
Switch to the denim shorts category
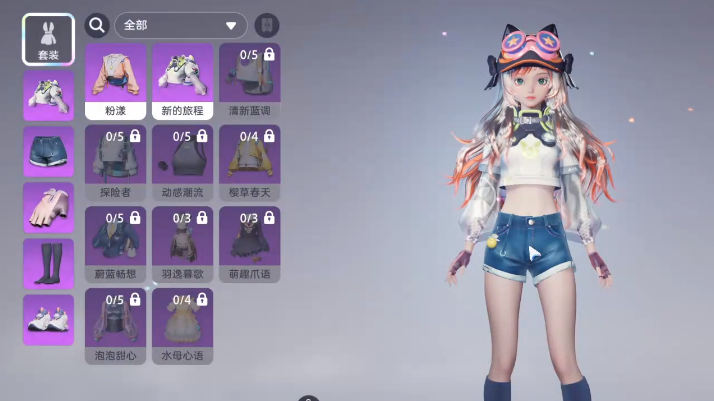pyautogui.click(x=48, y=151)
